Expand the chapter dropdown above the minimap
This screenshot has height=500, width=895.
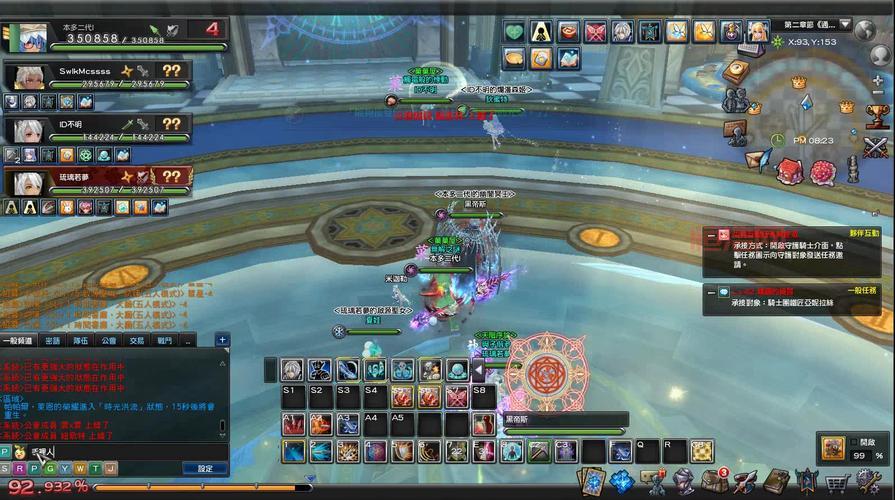point(845,24)
